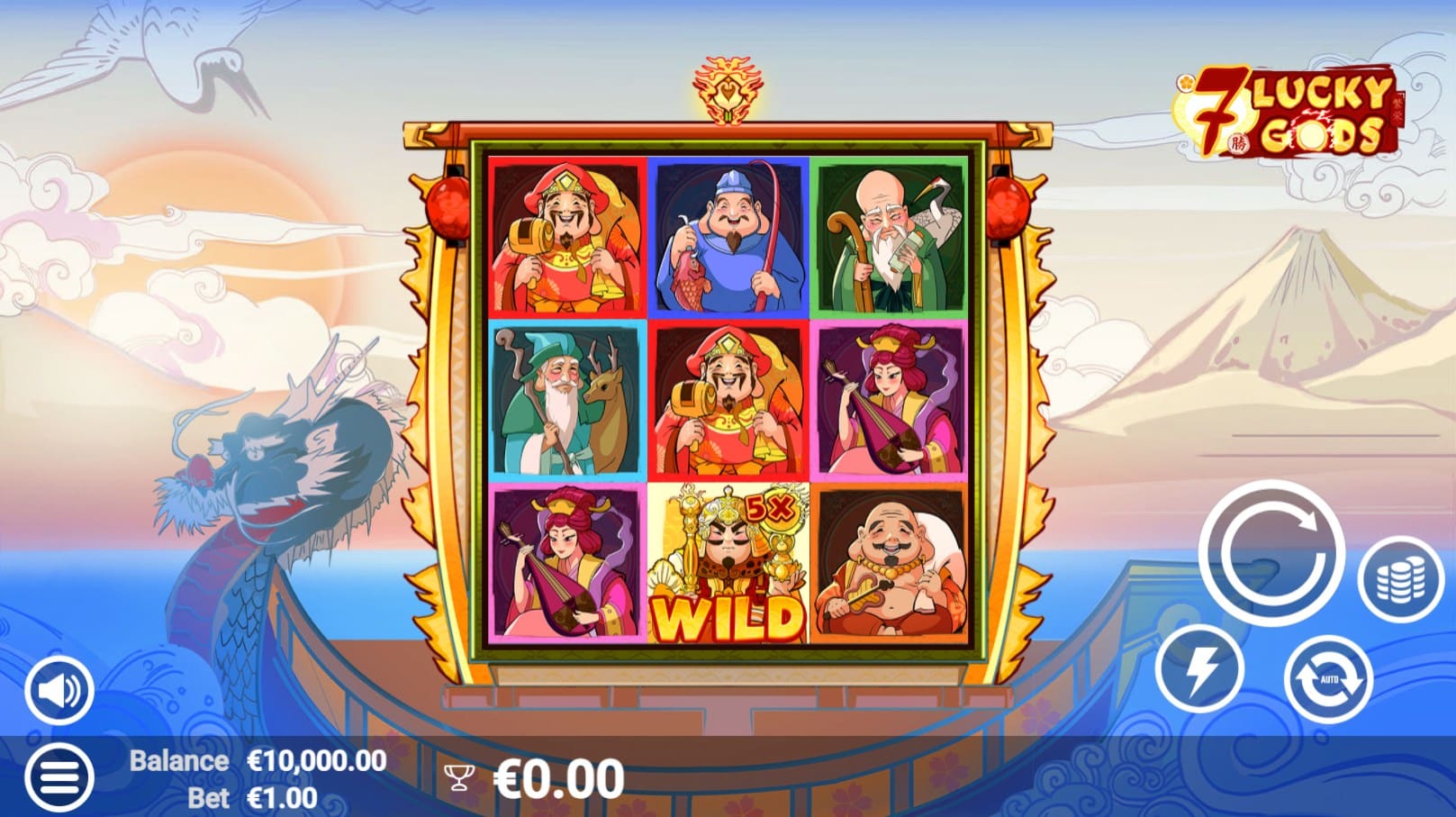
Task: Toggle sound with the speaker button
Action: coord(59,691)
